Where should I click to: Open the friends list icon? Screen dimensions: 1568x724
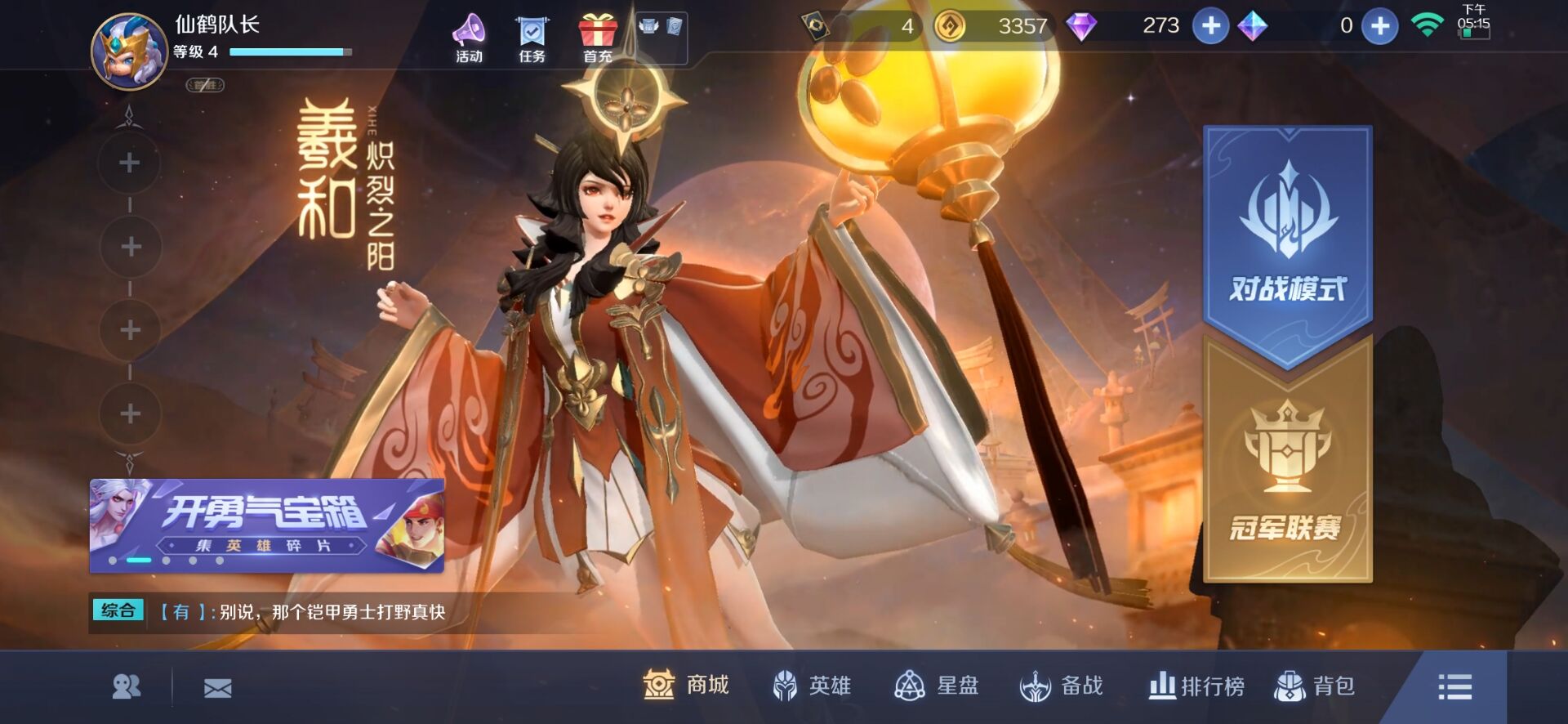click(127, 687)
